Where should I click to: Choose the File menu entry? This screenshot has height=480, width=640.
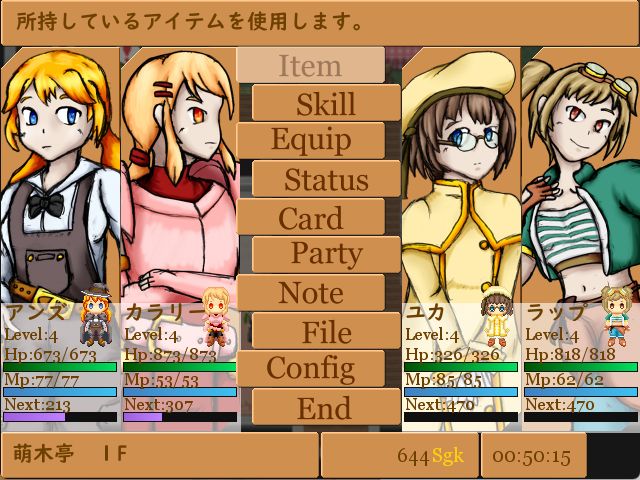click(326, 331)
